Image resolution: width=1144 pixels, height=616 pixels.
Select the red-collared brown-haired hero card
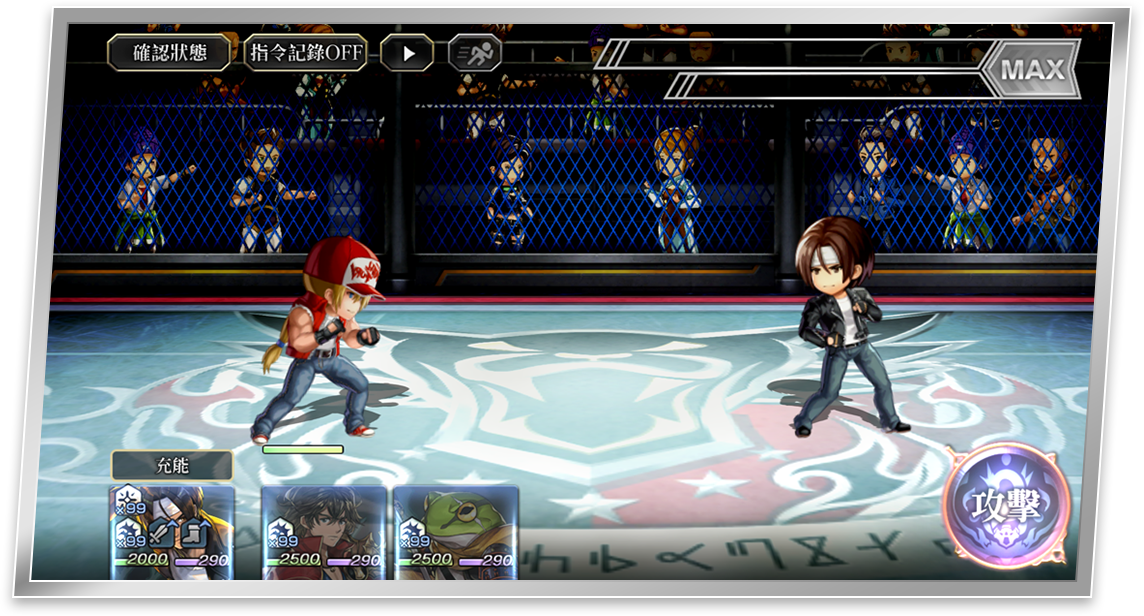324,532
